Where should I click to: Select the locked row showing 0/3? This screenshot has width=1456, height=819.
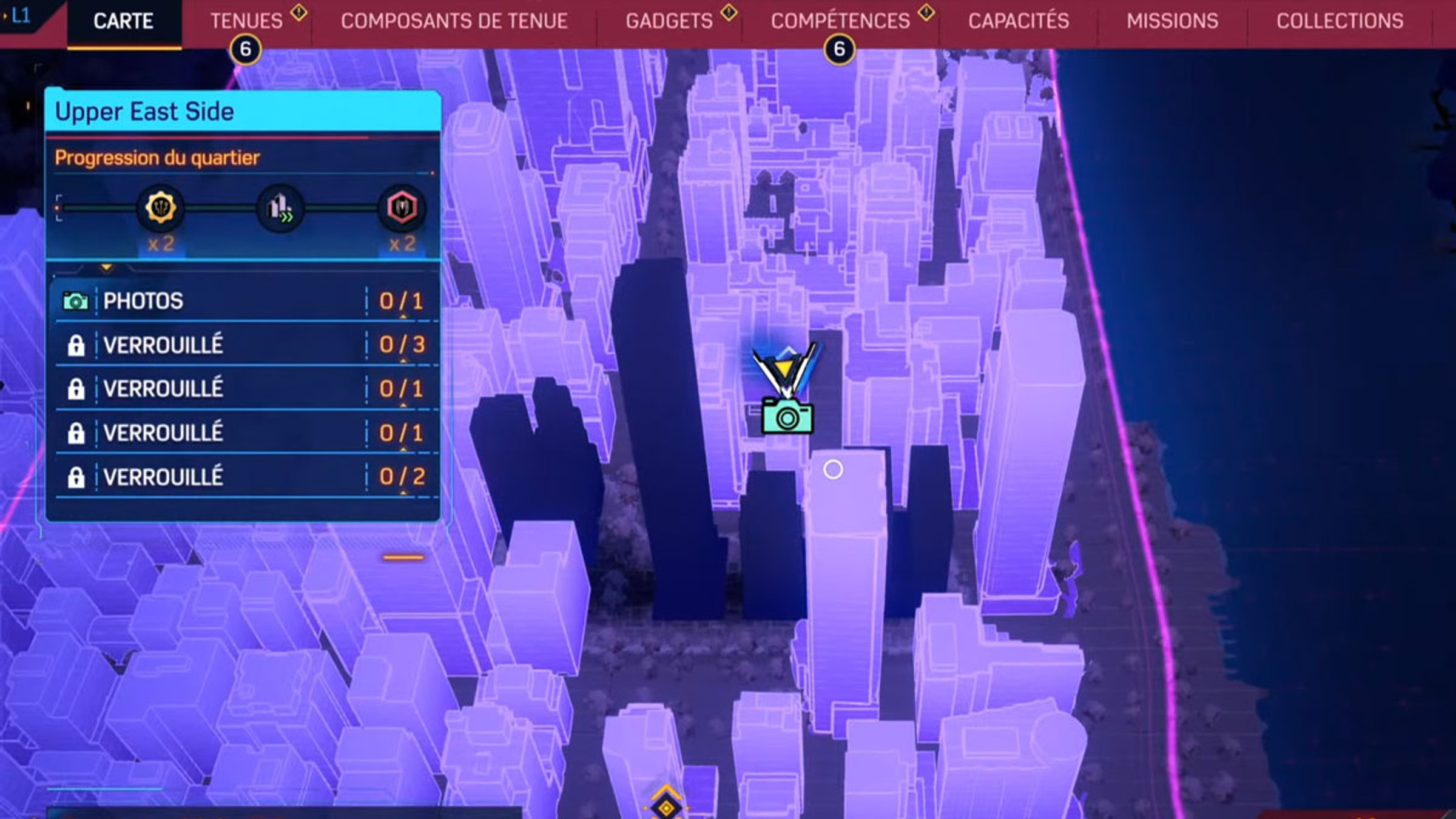click(x=243, y=345)
